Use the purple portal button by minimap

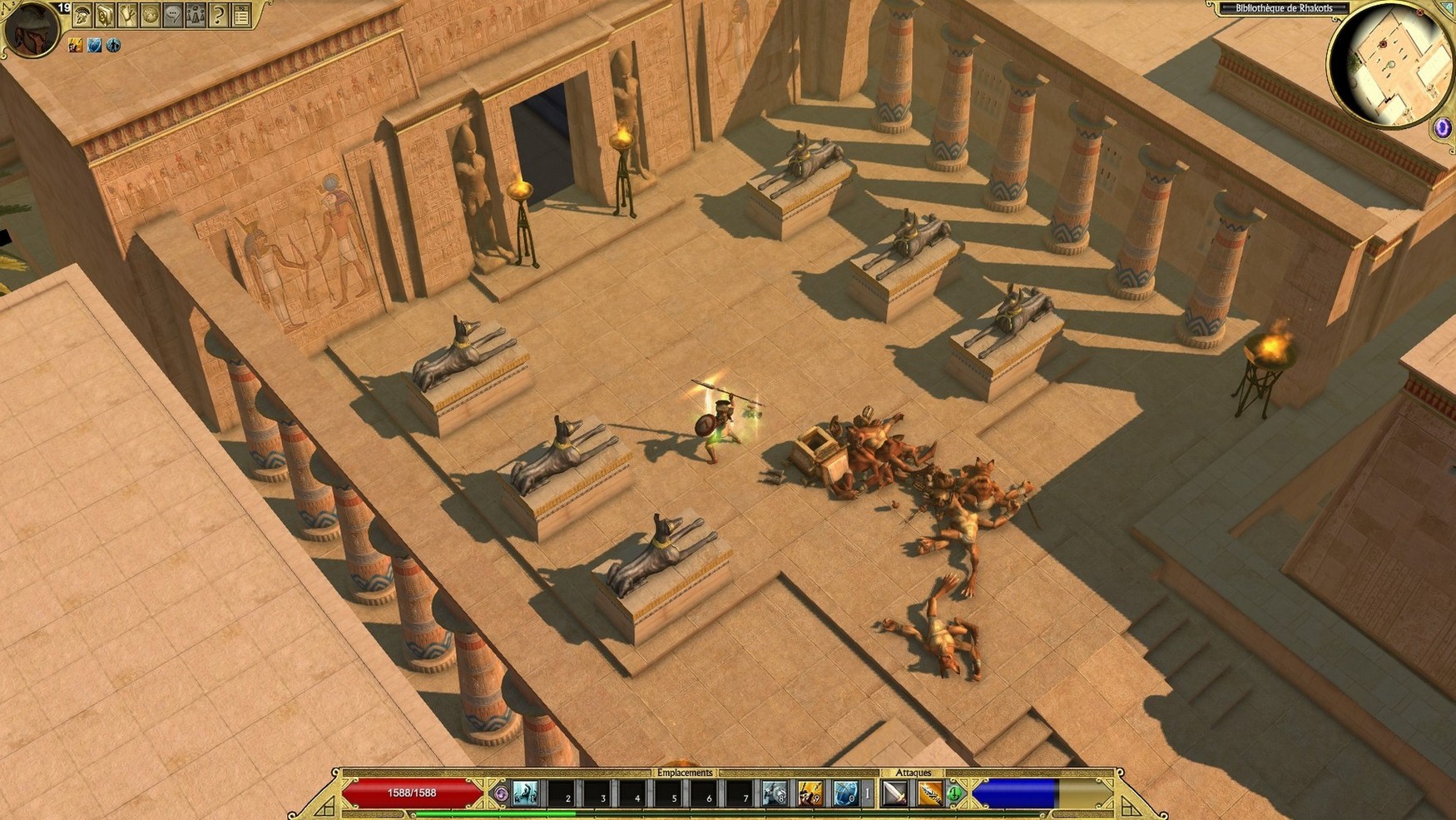[1442, 127]
